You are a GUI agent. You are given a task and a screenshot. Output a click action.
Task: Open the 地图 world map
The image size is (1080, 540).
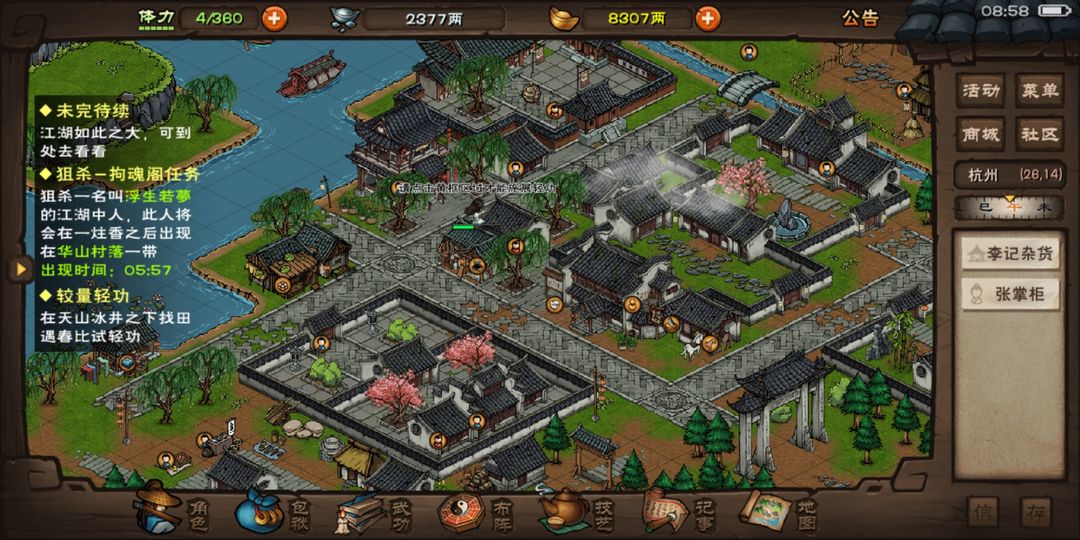point(778,512)
